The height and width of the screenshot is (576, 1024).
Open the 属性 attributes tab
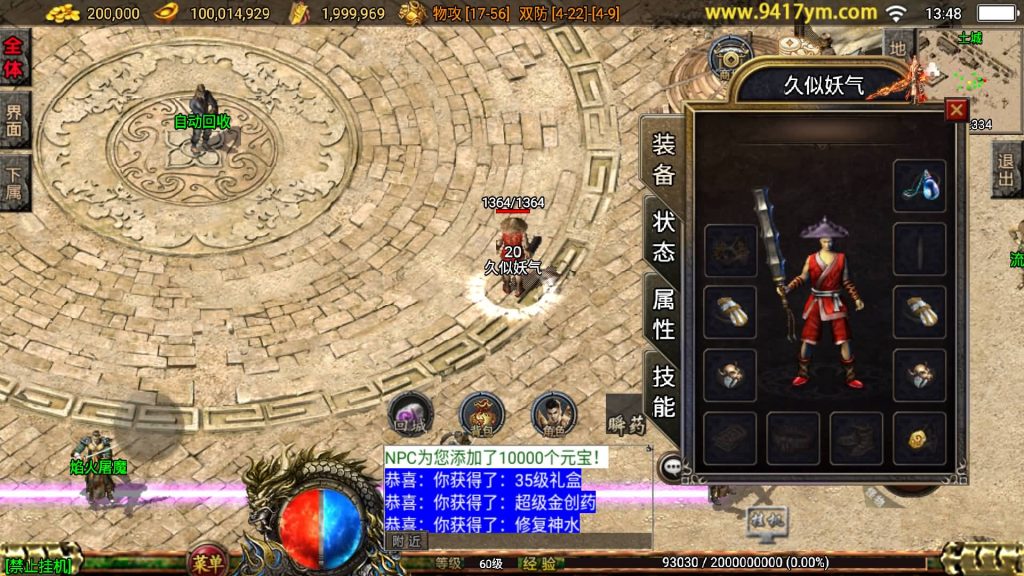[664, 313]
